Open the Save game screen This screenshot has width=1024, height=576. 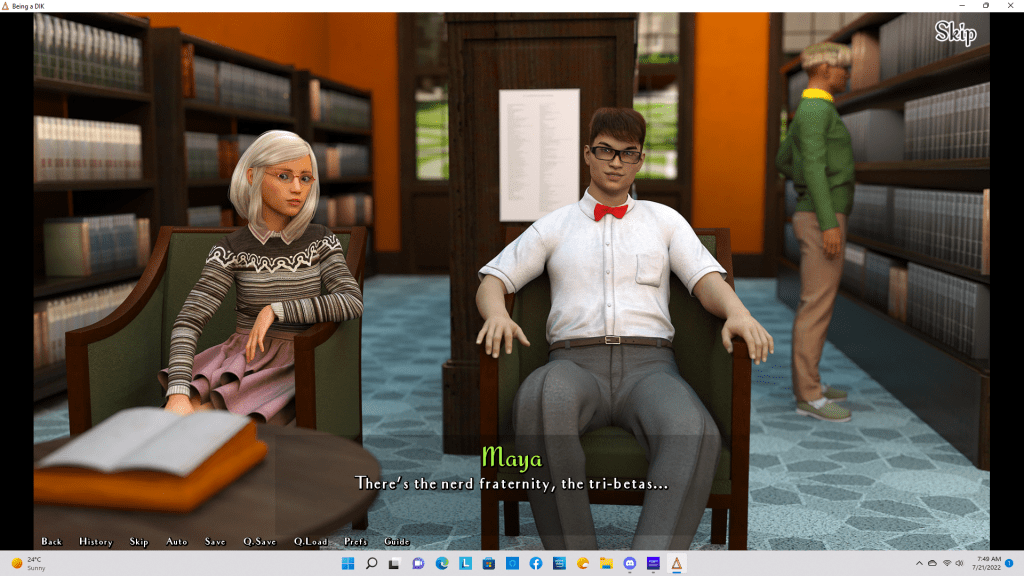click(215, 542)
